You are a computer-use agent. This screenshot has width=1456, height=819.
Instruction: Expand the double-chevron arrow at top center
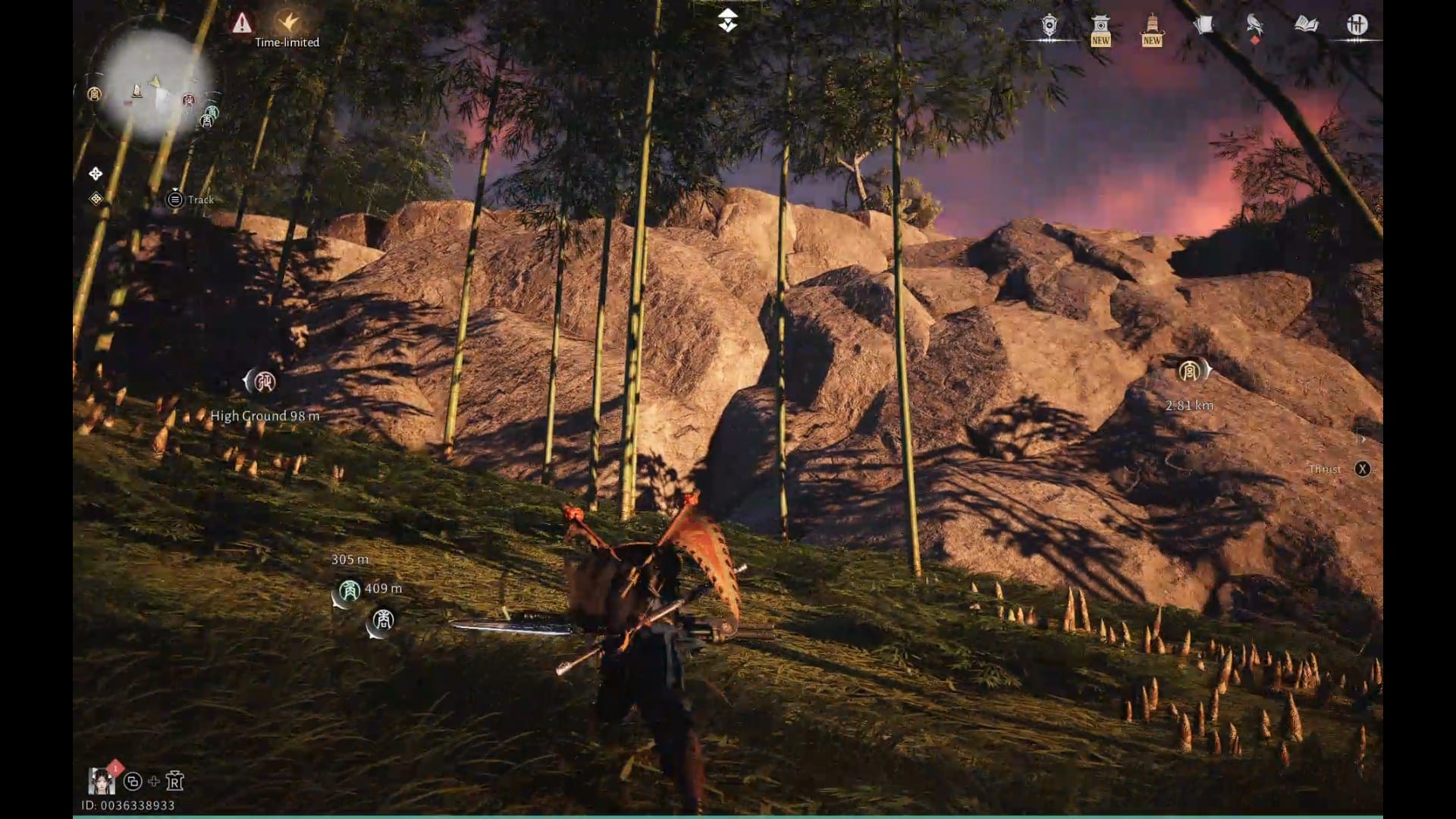point(727,20)
